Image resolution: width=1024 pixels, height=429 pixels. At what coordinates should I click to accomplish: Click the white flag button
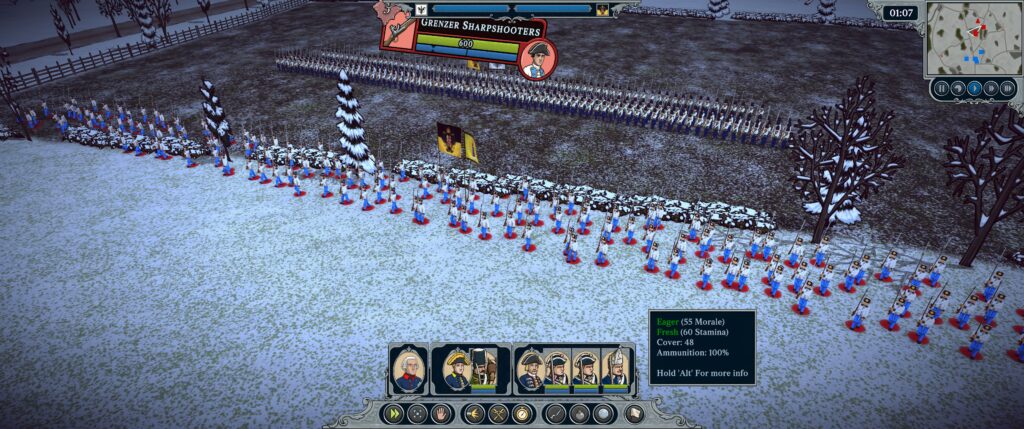click(633, 413)
